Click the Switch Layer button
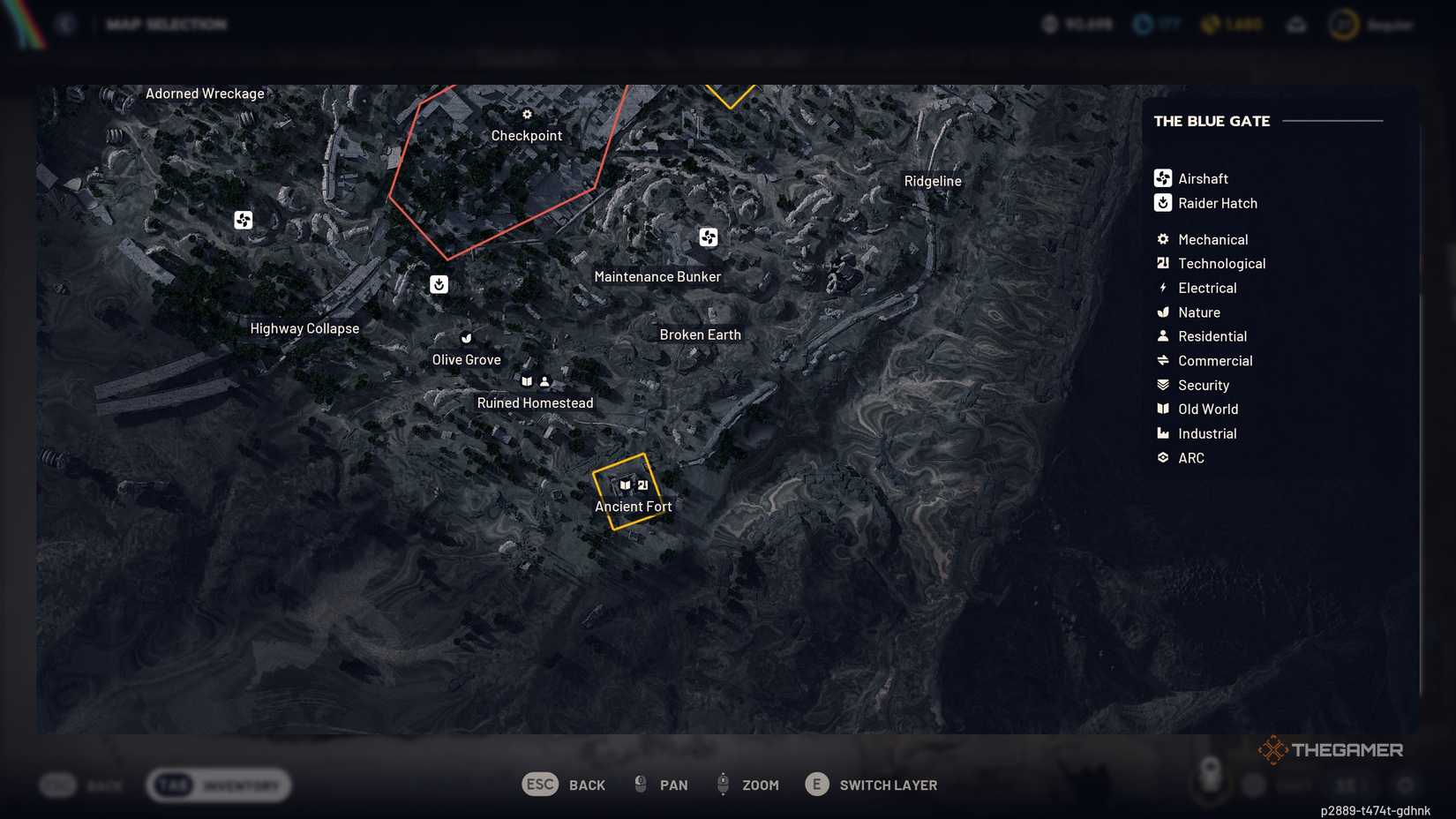Screen dimensions: 1456x819 click(x=874, y=784)
